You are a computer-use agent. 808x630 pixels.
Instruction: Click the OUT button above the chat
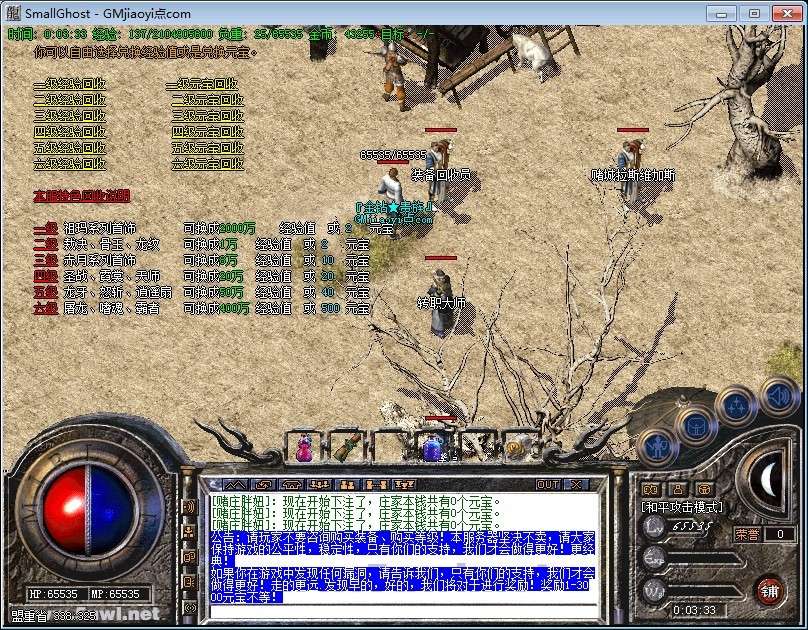point(548,485)
